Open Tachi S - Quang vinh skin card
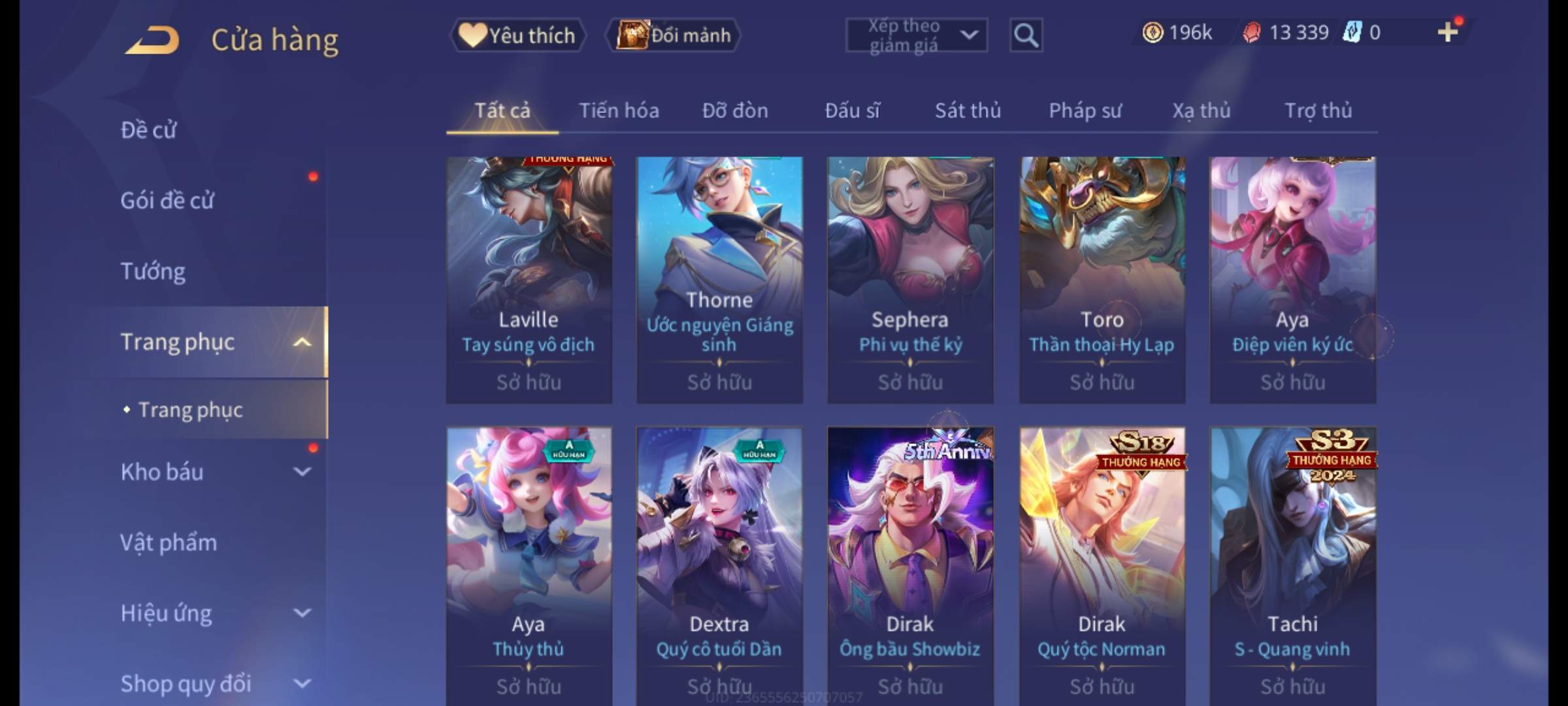Screen dimensions: 1568x706 coord(1292,565)
